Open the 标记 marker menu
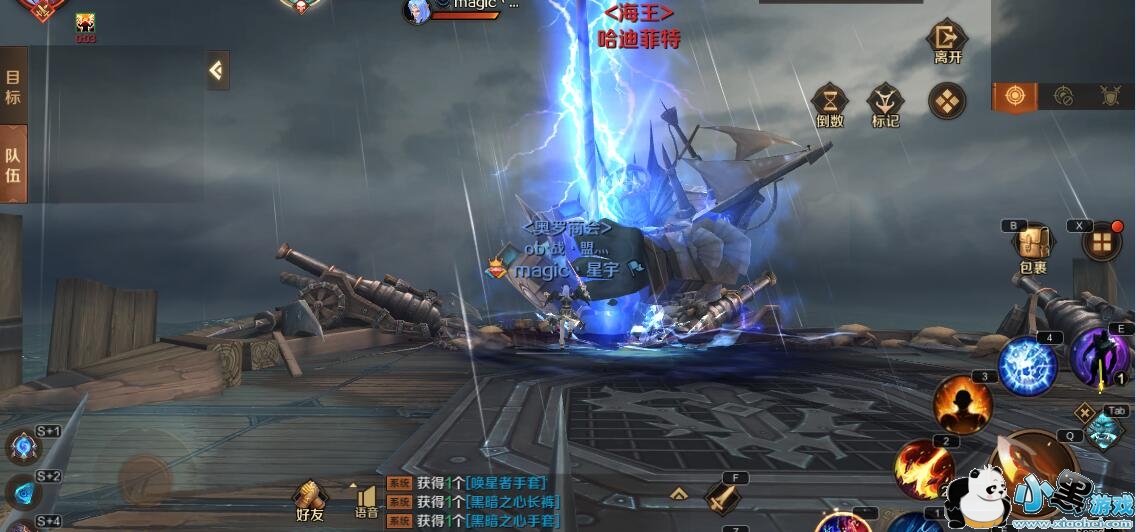1136x532 pixels. [885, 104]
